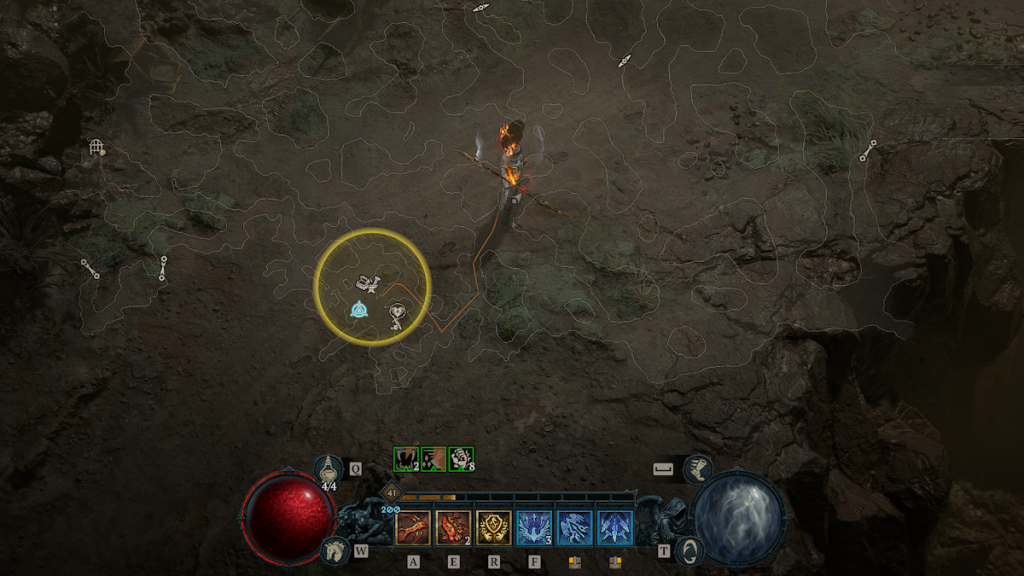
Task: Summon the mount with the horse icon
Action: point(336,549)
